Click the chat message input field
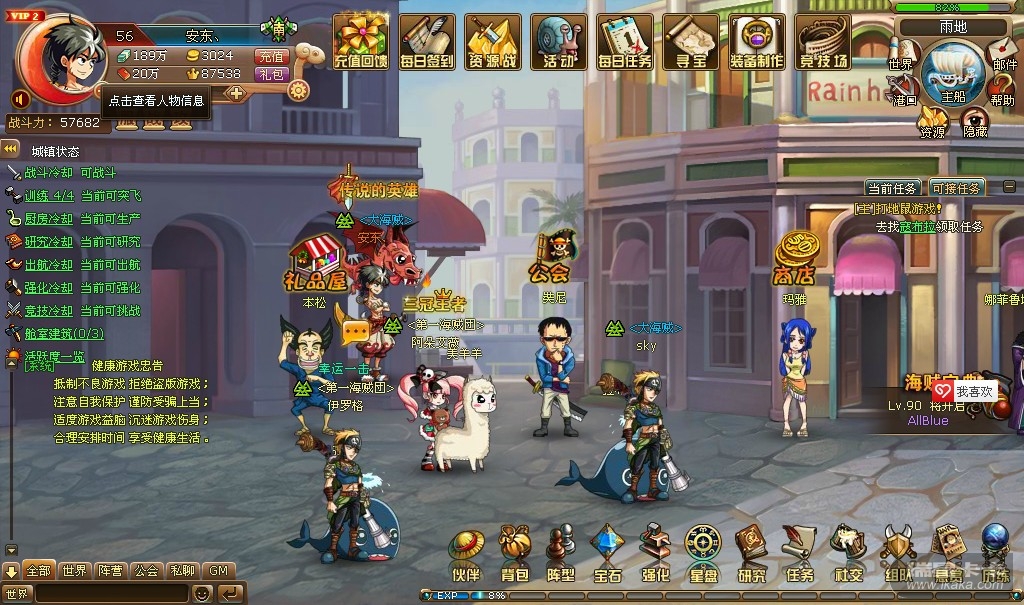 [111, 593]
